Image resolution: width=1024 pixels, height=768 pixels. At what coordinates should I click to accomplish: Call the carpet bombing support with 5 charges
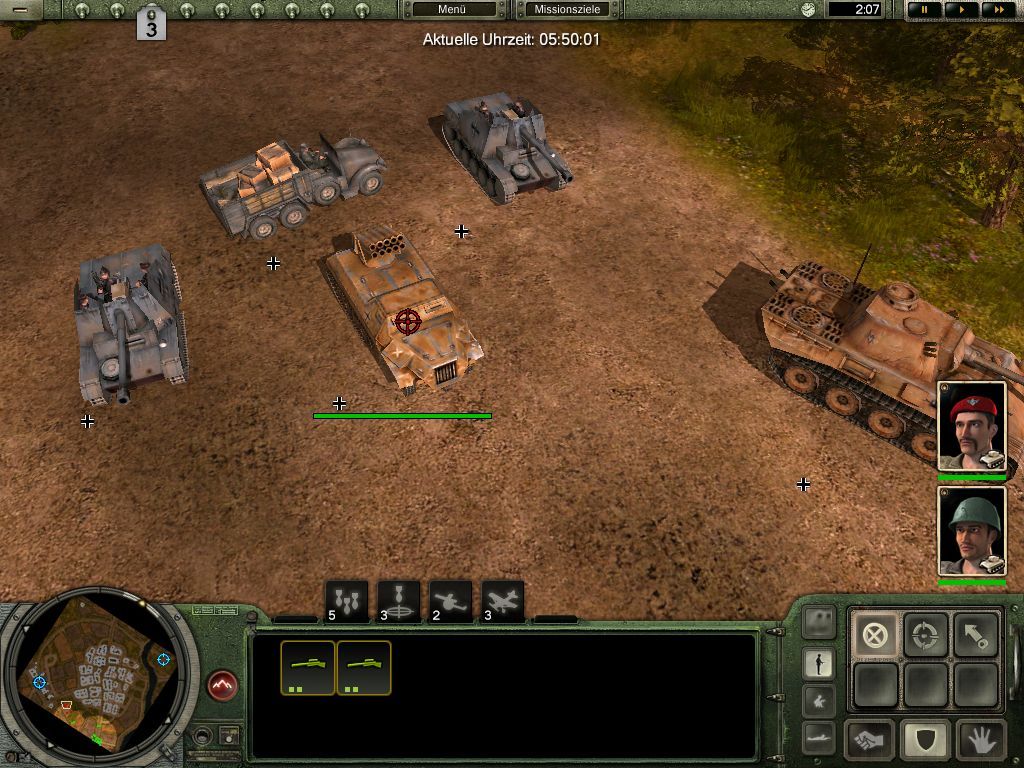346,602
